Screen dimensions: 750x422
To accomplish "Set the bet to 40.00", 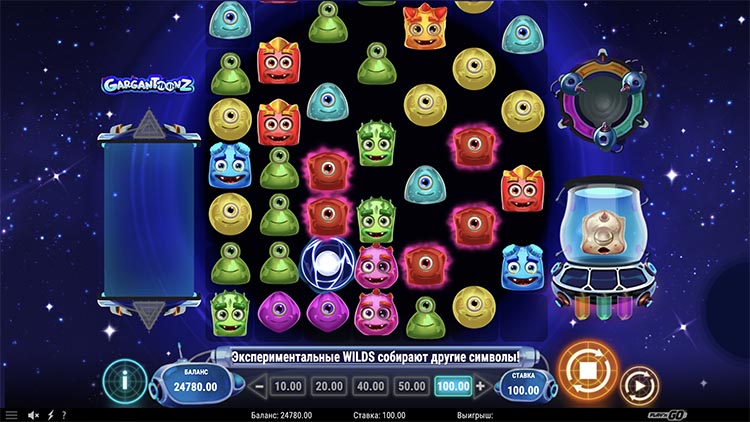I will 369,386.
